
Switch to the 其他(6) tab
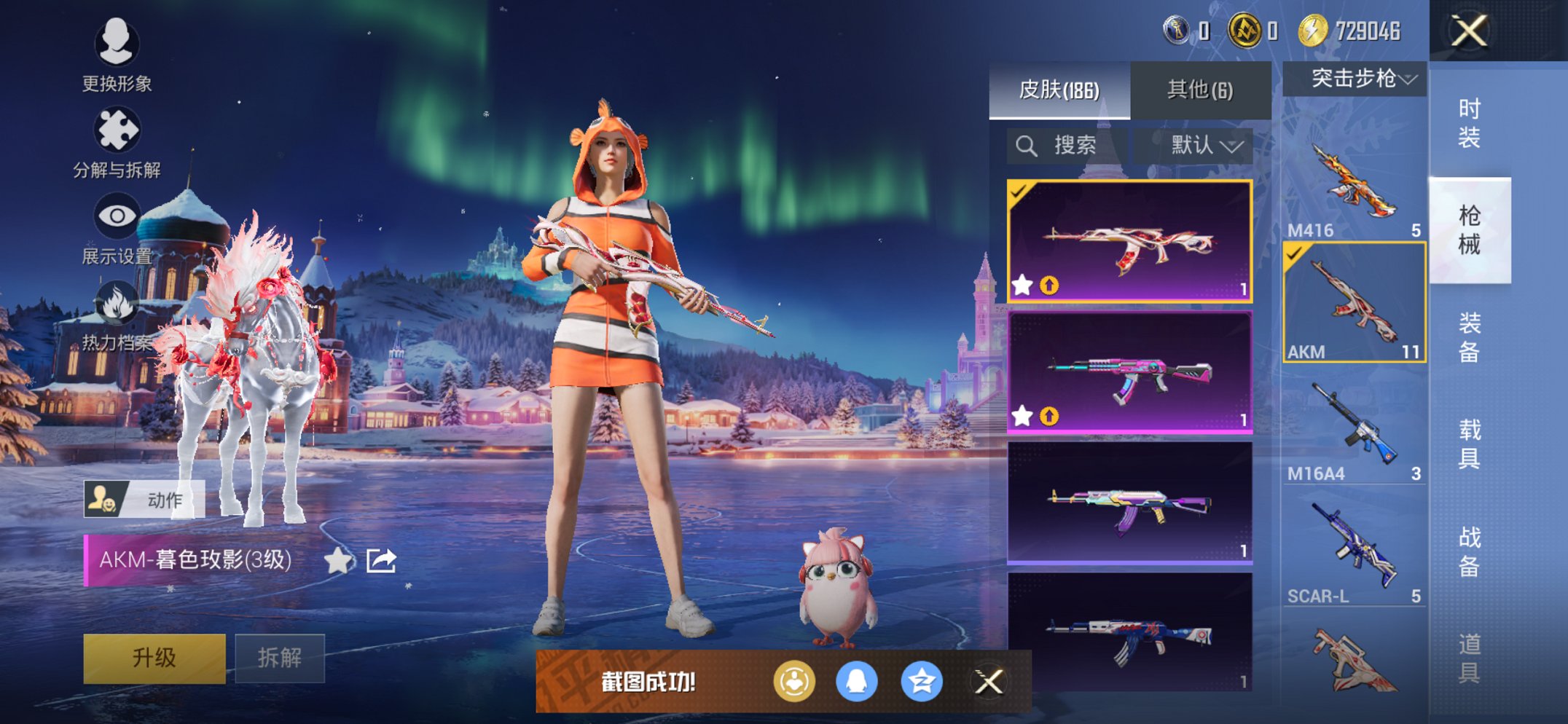1200,90
